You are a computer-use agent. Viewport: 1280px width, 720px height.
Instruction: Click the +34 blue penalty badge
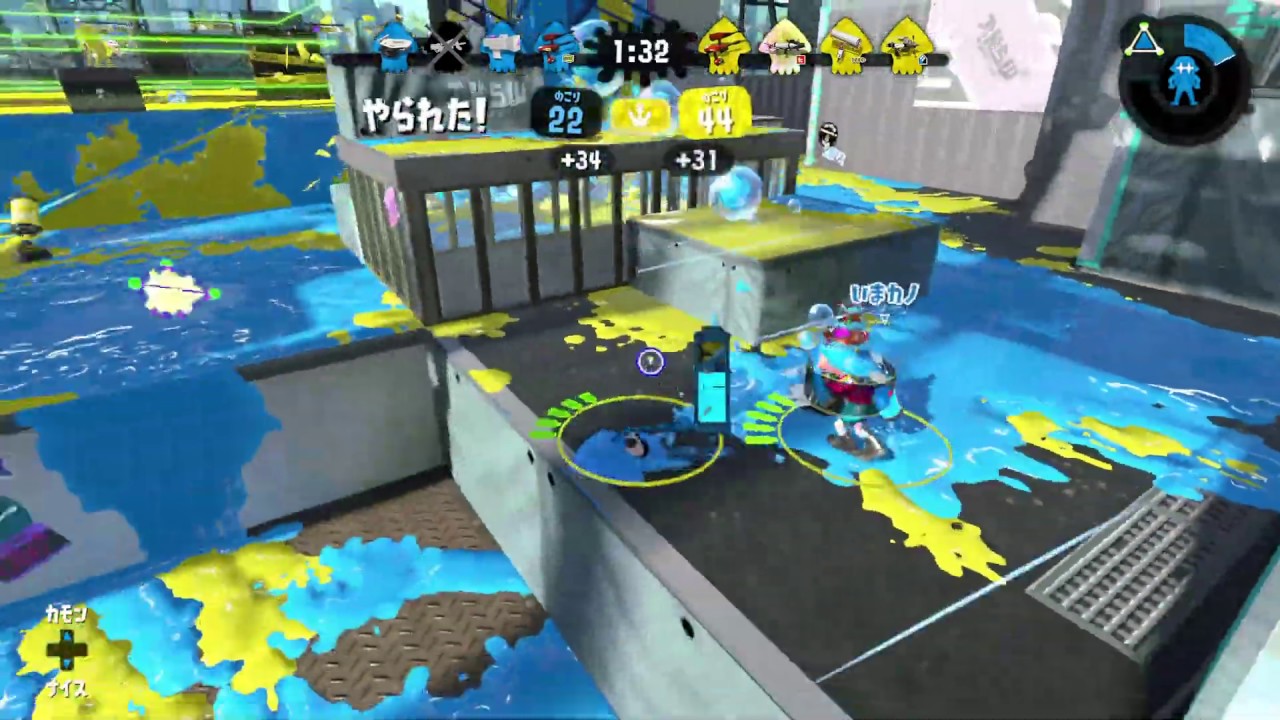[x=581, y=160]
